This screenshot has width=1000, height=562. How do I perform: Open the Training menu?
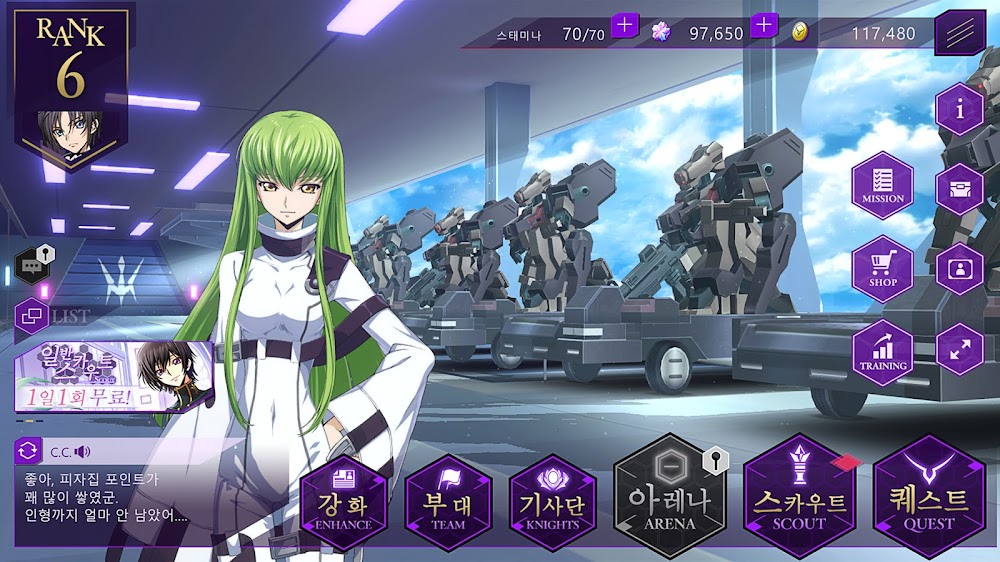[x=882, y=352]
